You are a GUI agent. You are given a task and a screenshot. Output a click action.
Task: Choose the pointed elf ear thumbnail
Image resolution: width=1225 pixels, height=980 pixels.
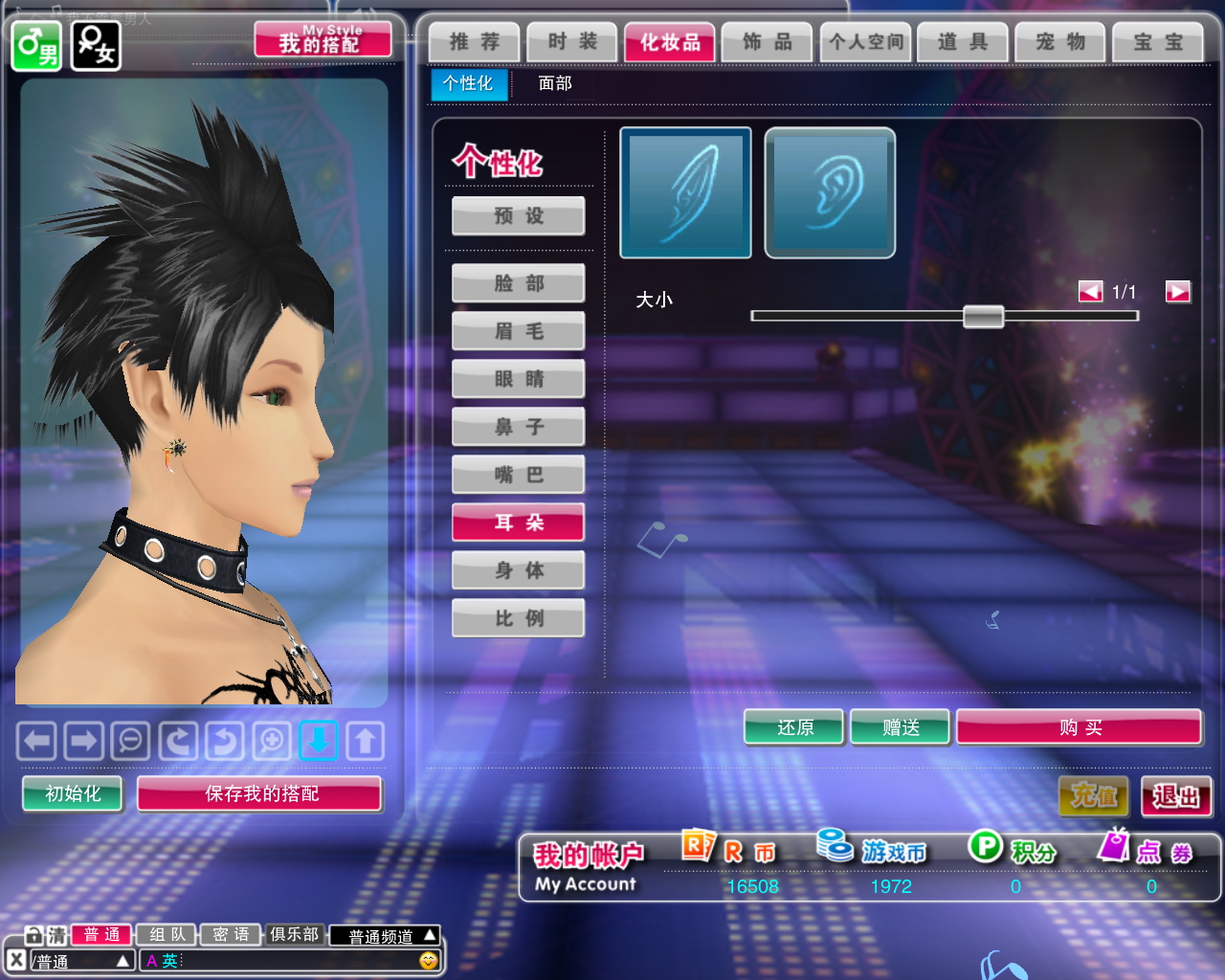point(685,193)
